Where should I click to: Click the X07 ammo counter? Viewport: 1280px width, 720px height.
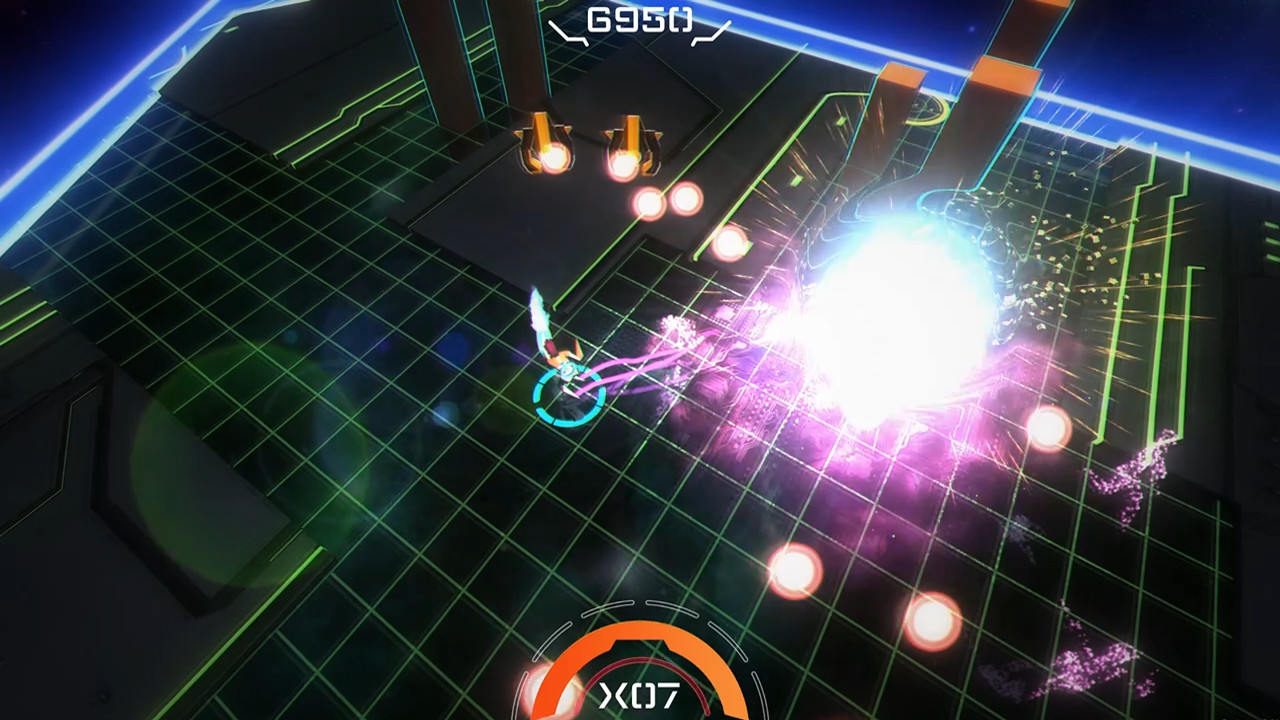(640, 697)
